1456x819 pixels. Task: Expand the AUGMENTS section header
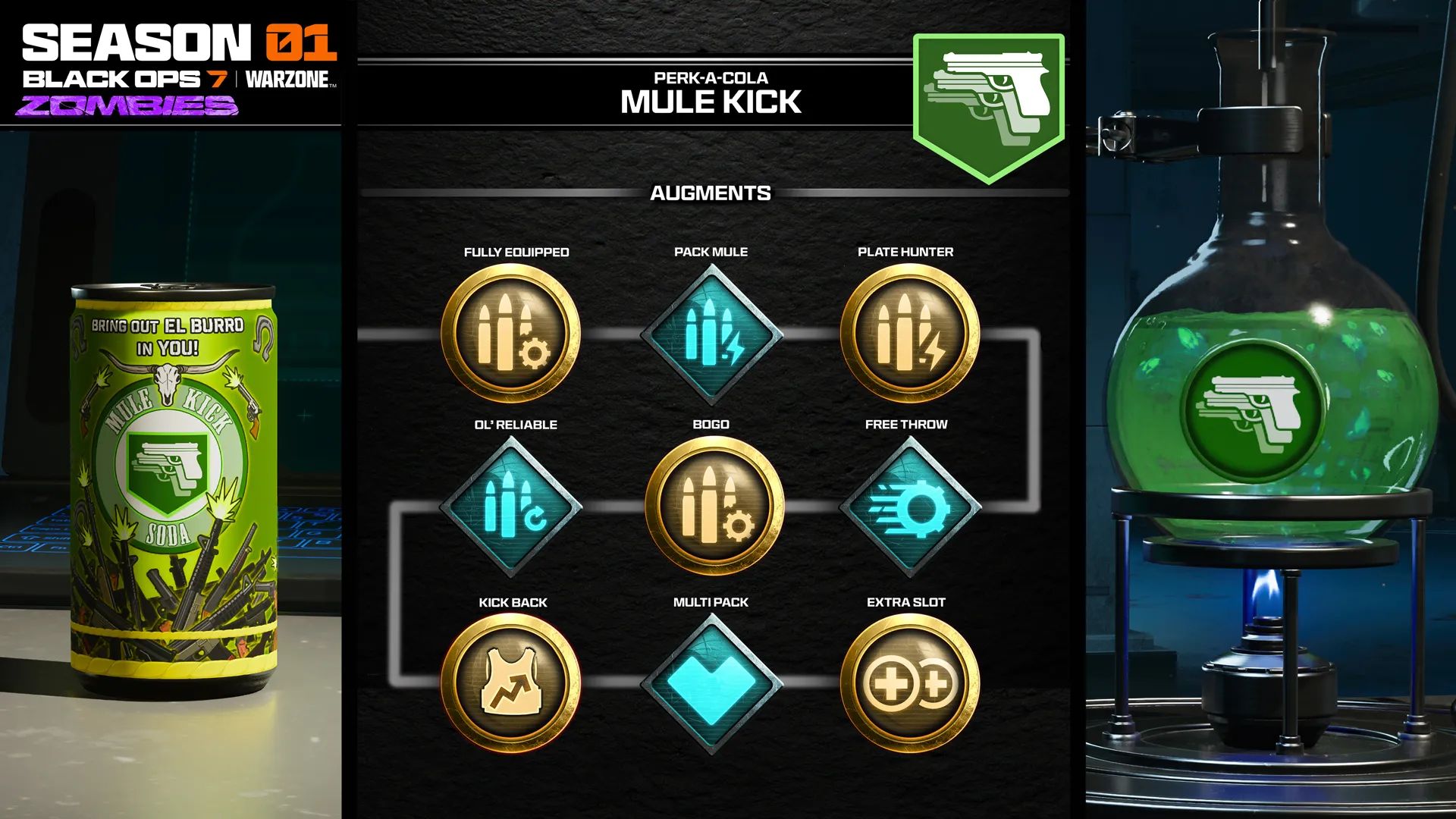711,192
